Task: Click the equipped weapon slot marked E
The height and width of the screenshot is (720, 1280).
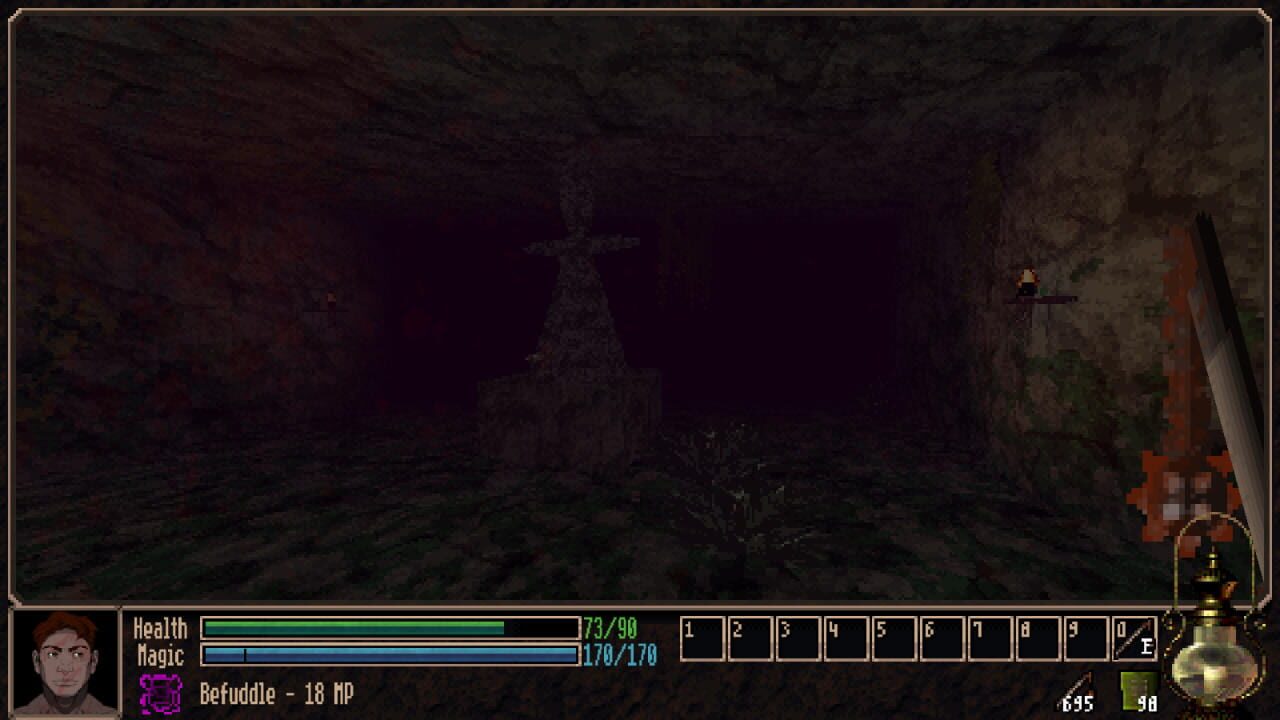Action: pos(1135,638)
